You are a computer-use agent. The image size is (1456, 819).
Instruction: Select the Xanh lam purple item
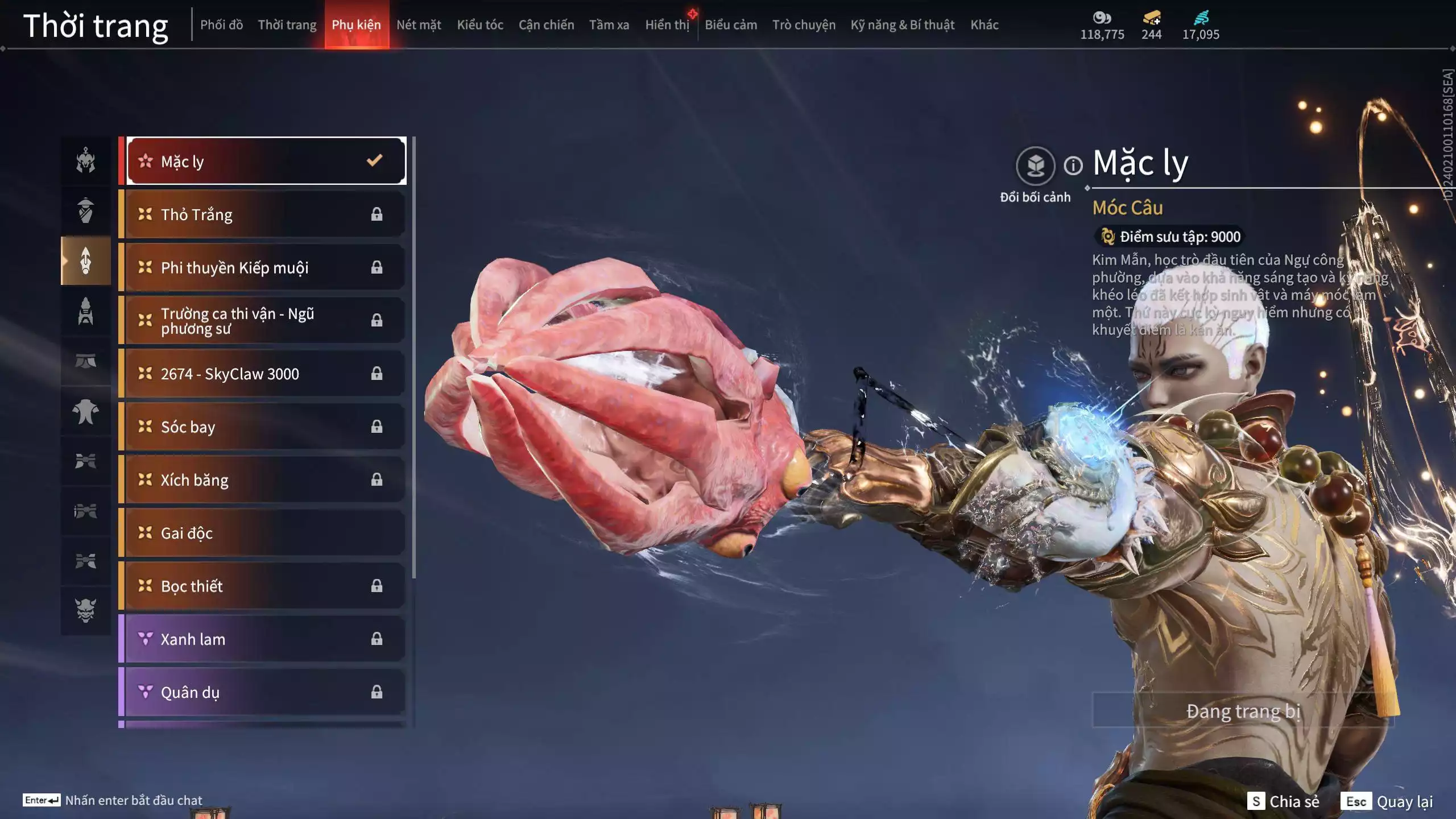coord(266,639)
